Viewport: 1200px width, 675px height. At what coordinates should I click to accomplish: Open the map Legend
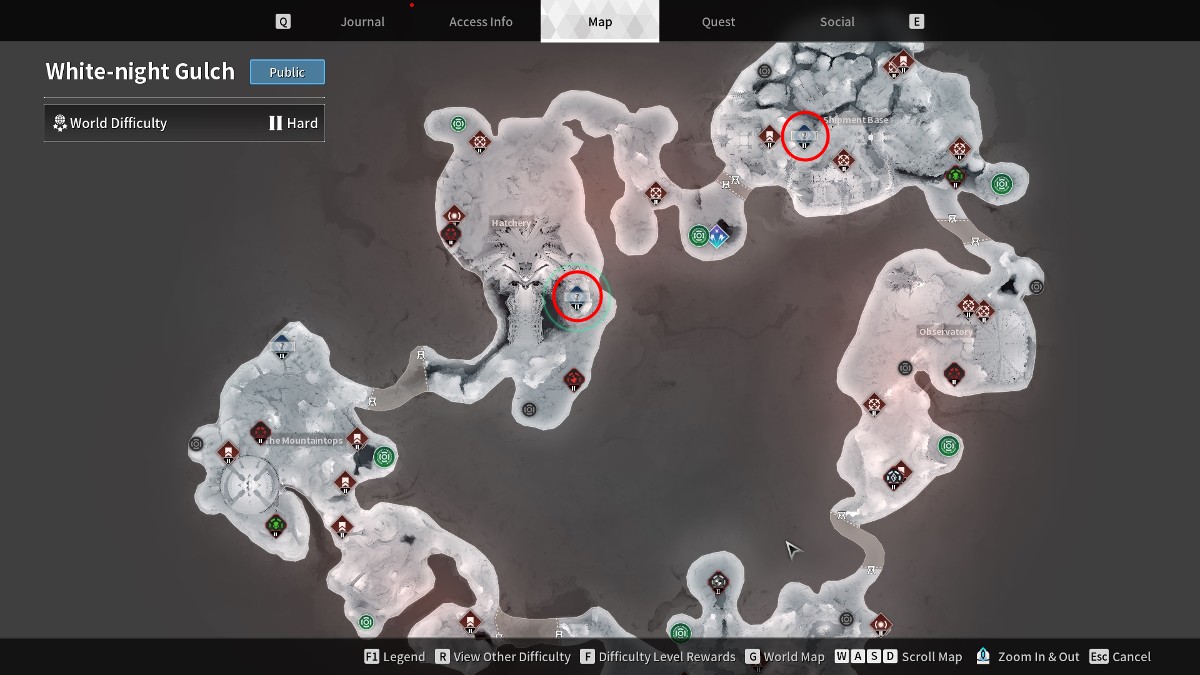pos(395,657)
